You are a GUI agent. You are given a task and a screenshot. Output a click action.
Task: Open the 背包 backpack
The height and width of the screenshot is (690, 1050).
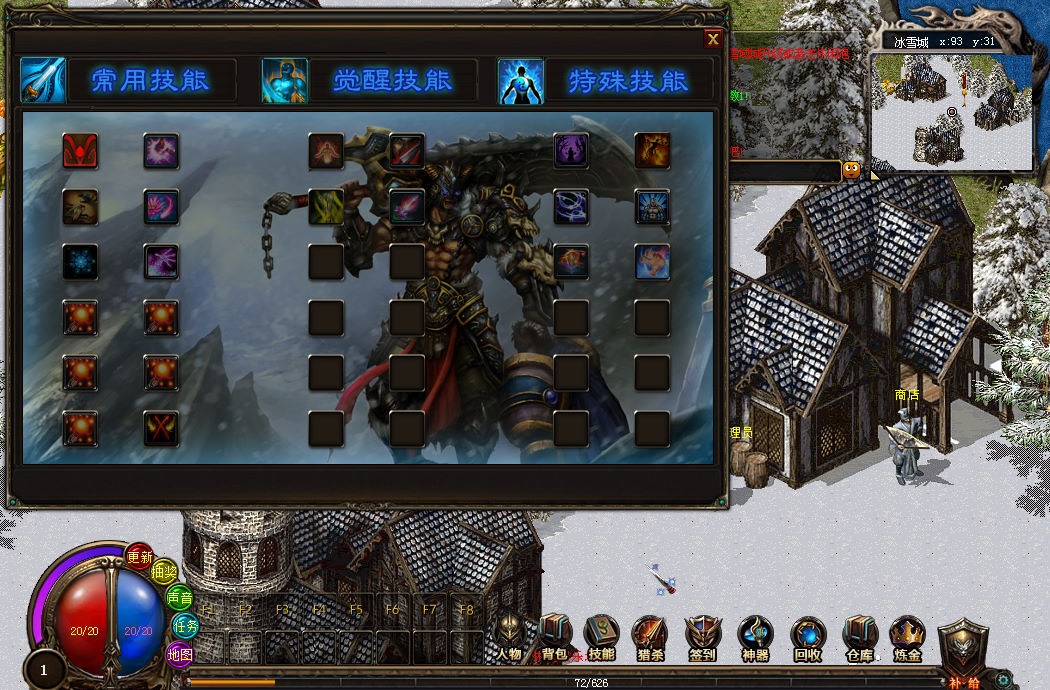(555, 637)
